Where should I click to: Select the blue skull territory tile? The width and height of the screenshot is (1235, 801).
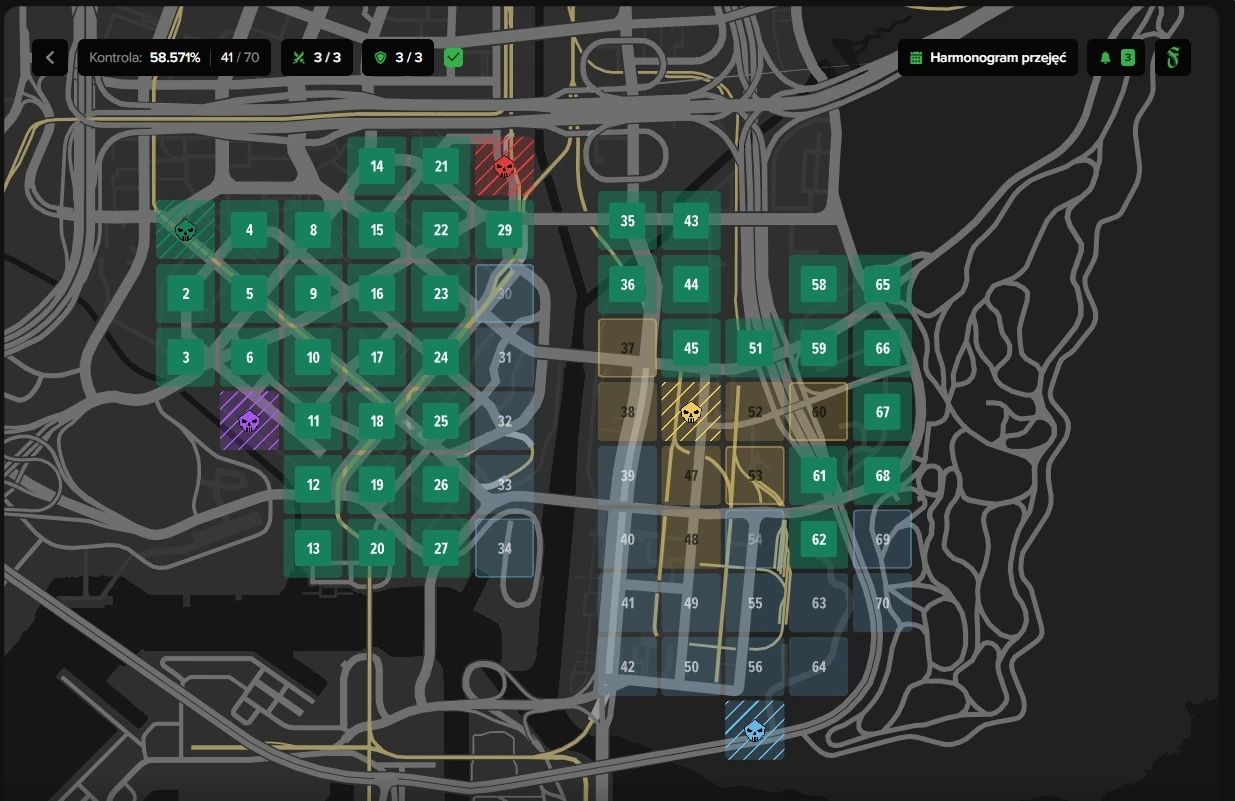[x=755, y=730]
